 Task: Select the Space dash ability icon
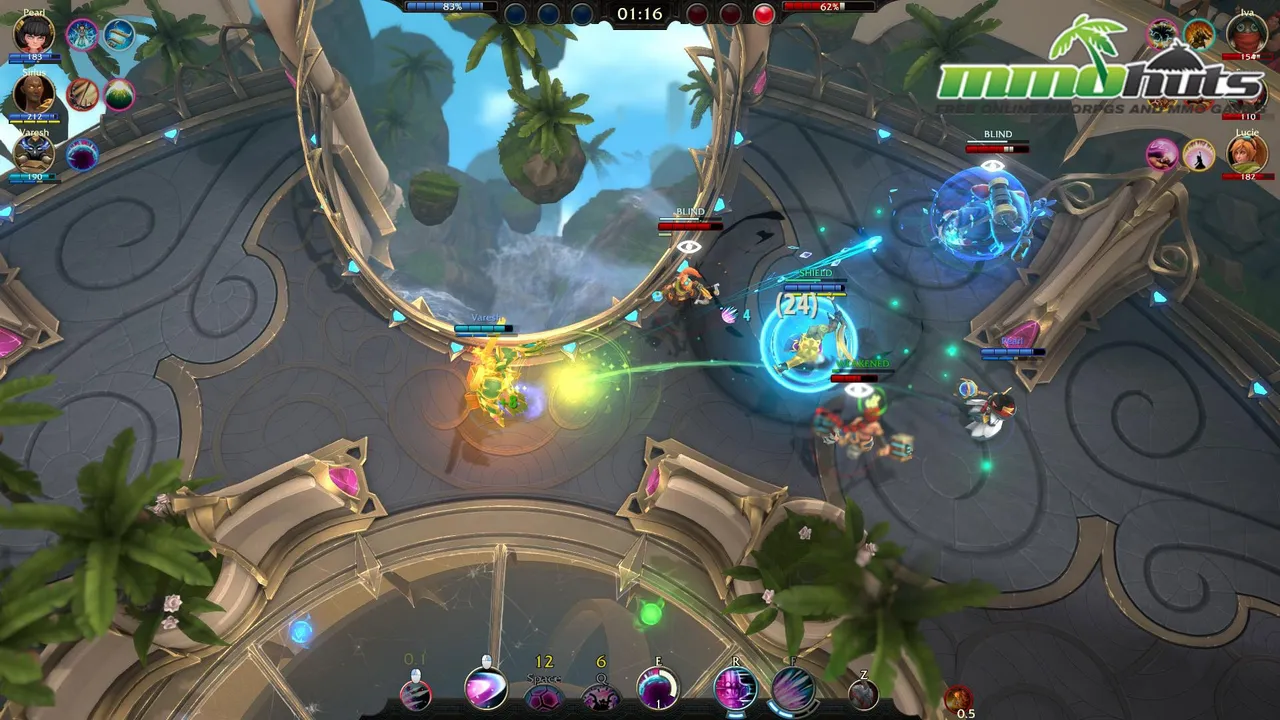[x=542, y=697]
